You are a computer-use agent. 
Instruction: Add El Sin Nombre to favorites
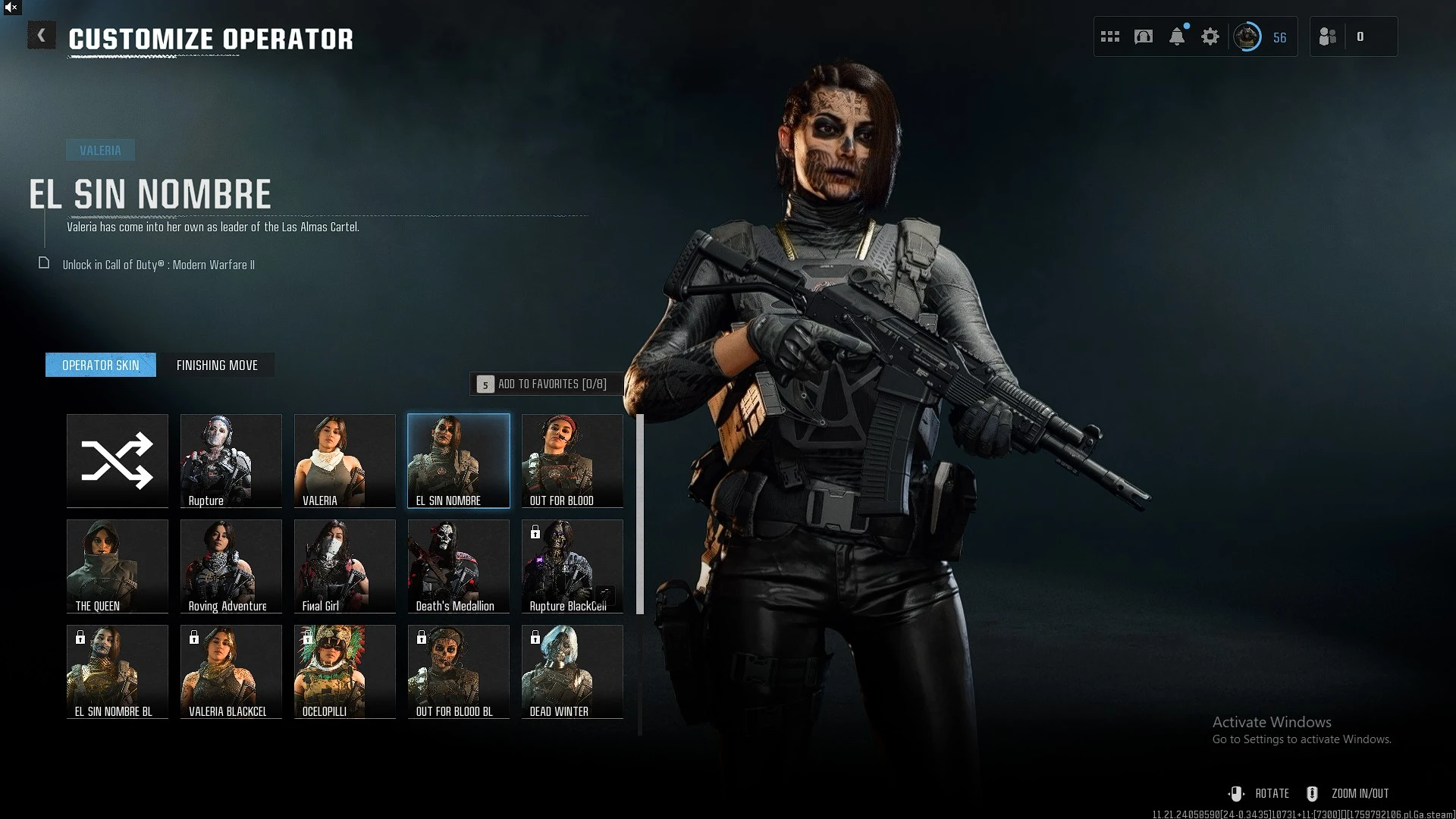(546, 384)
